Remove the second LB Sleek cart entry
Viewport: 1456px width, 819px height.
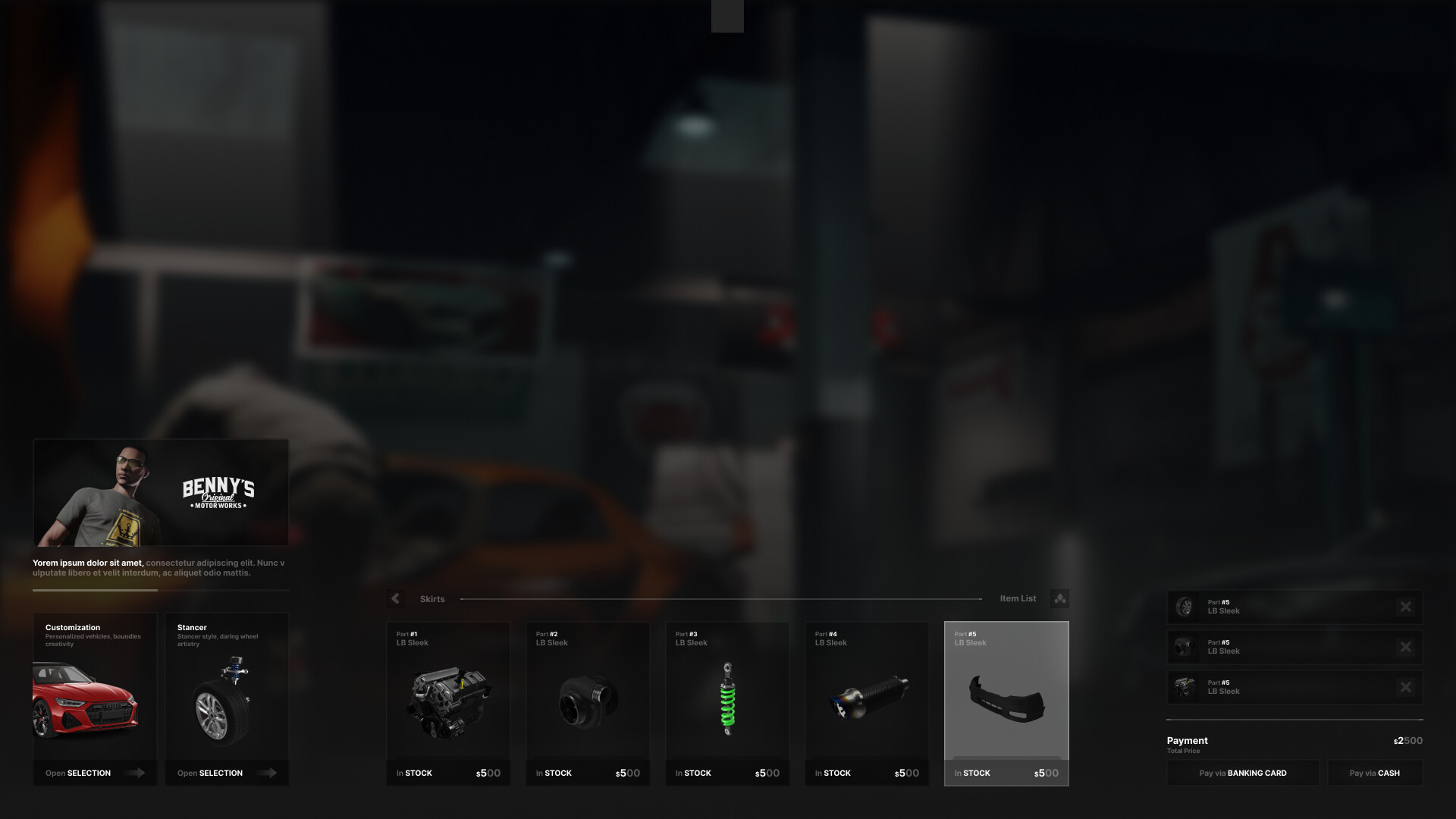(x=1405, y=647)
